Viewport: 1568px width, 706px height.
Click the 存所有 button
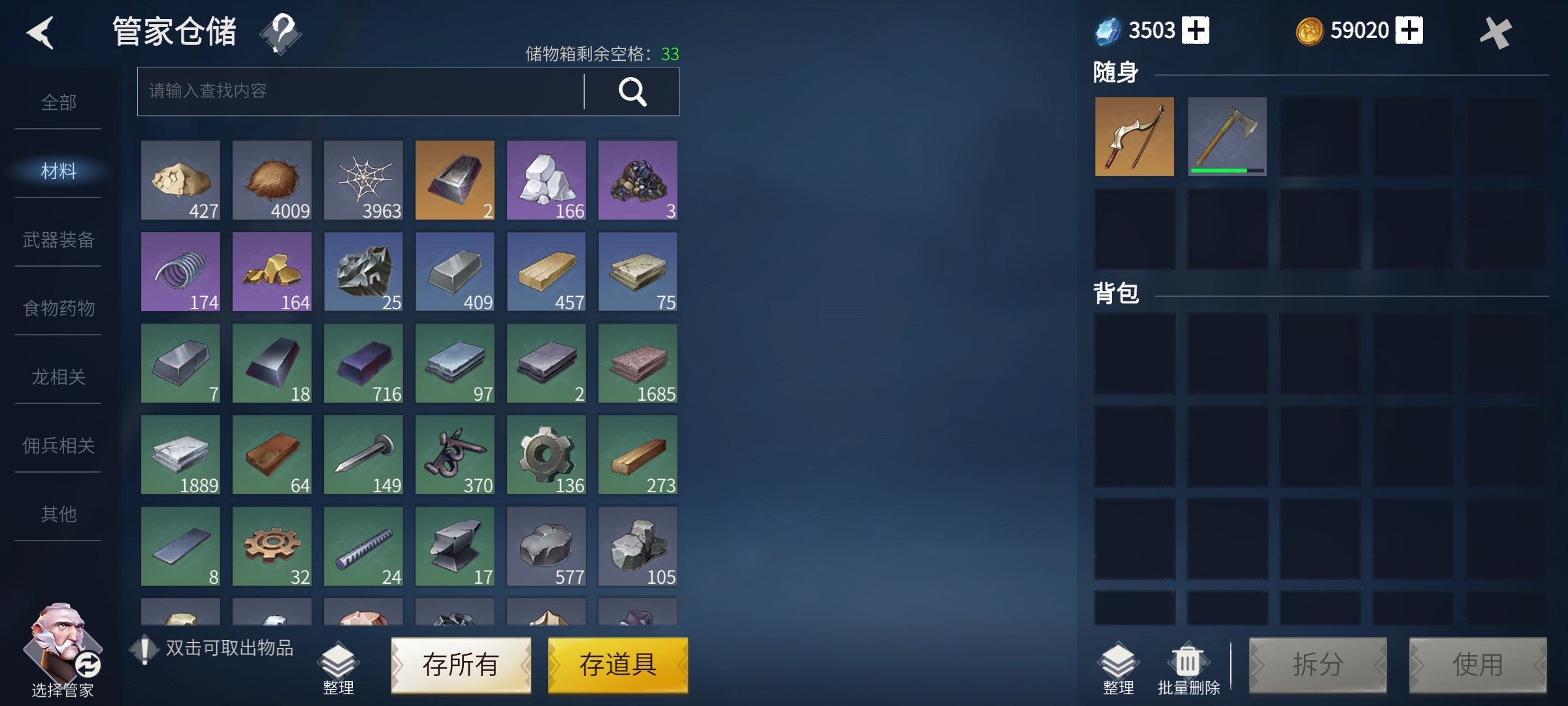(461, 665)
